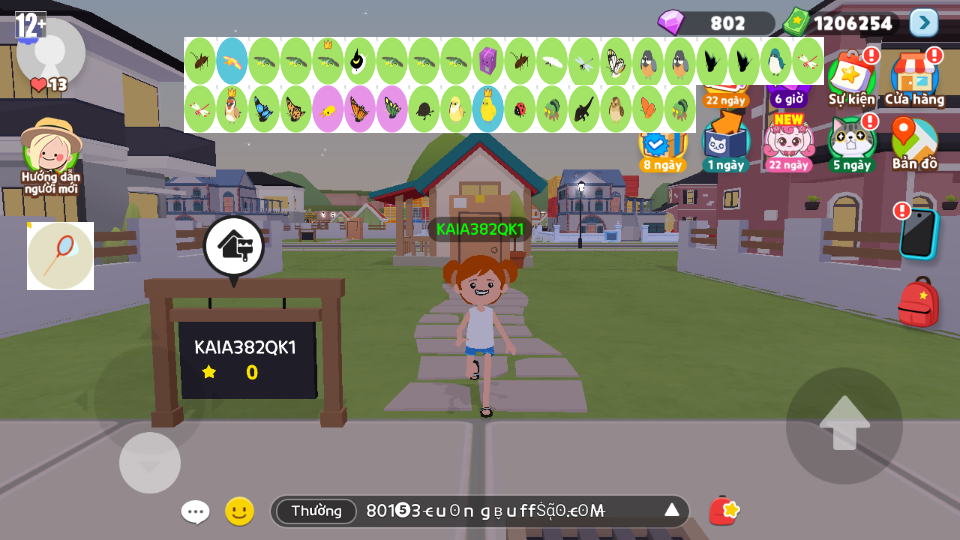This screenshot has height=540, width=960.
Task: Open the Bản đồ map
Action: pos(914,142)
